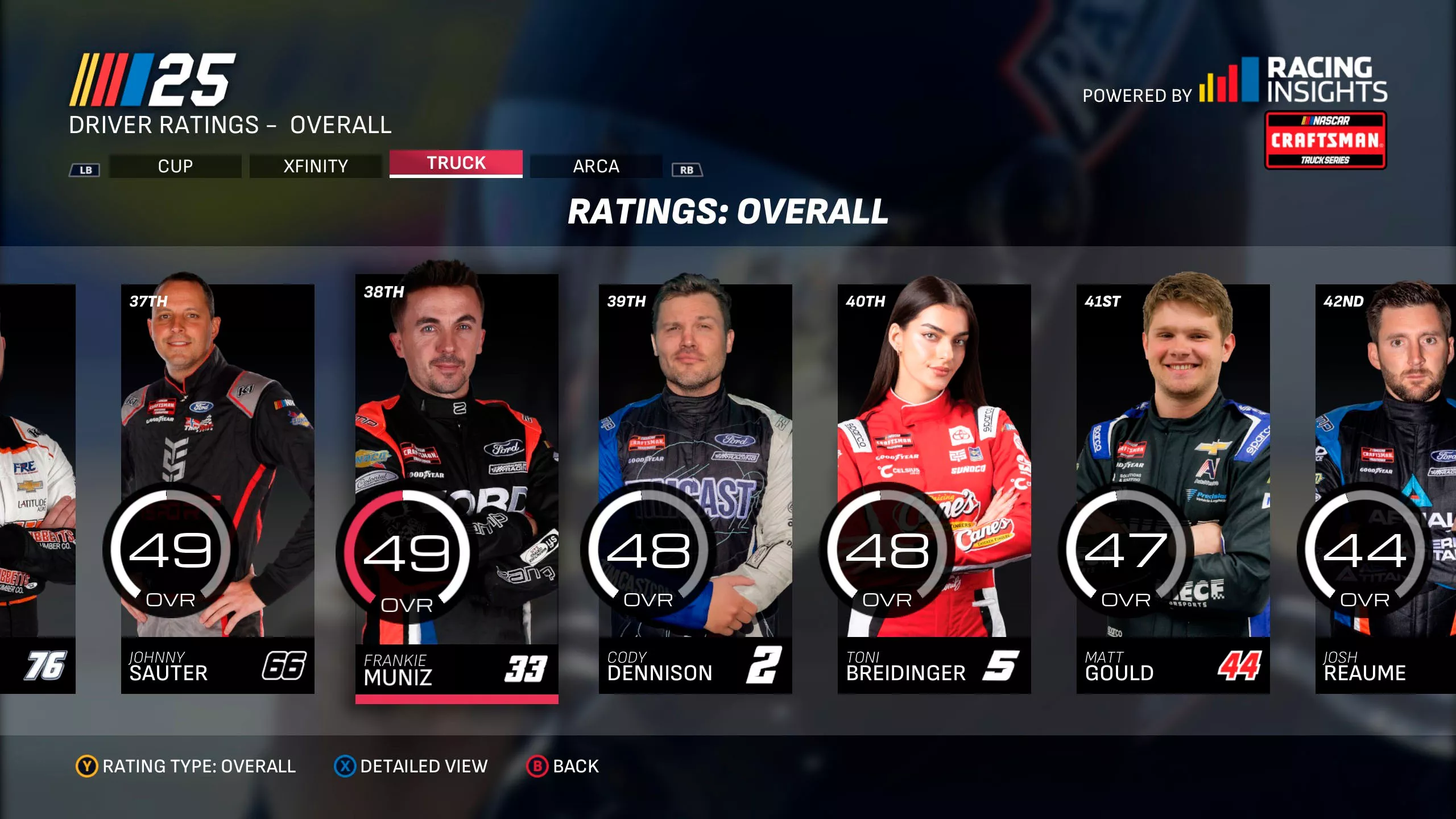The height and width of the screenshot is (819, 1456).
Task: Select Toni Breidinger's driver card
Action: [934, 489]
